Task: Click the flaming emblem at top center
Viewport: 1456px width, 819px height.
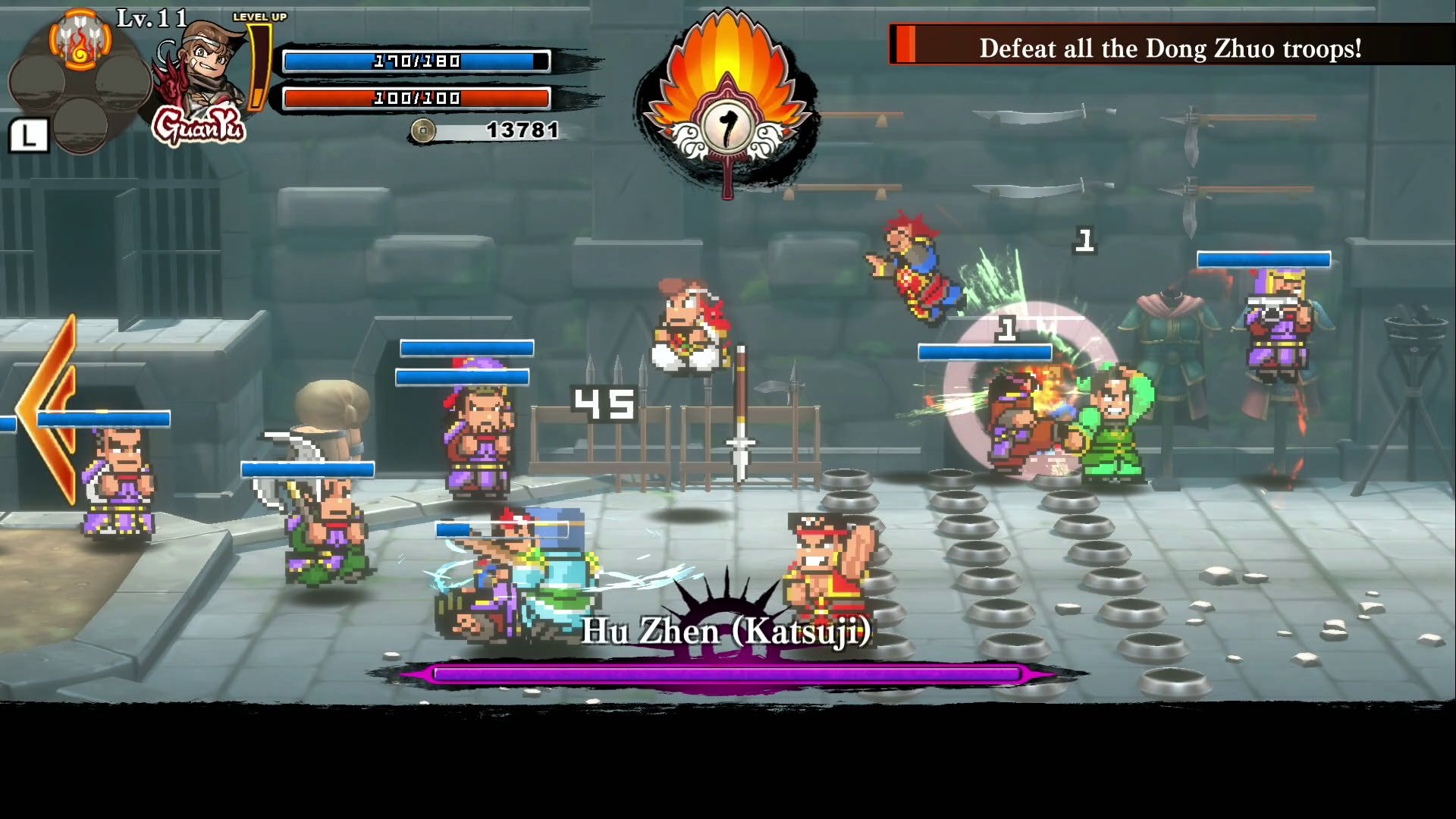Action: click(726, 106)
